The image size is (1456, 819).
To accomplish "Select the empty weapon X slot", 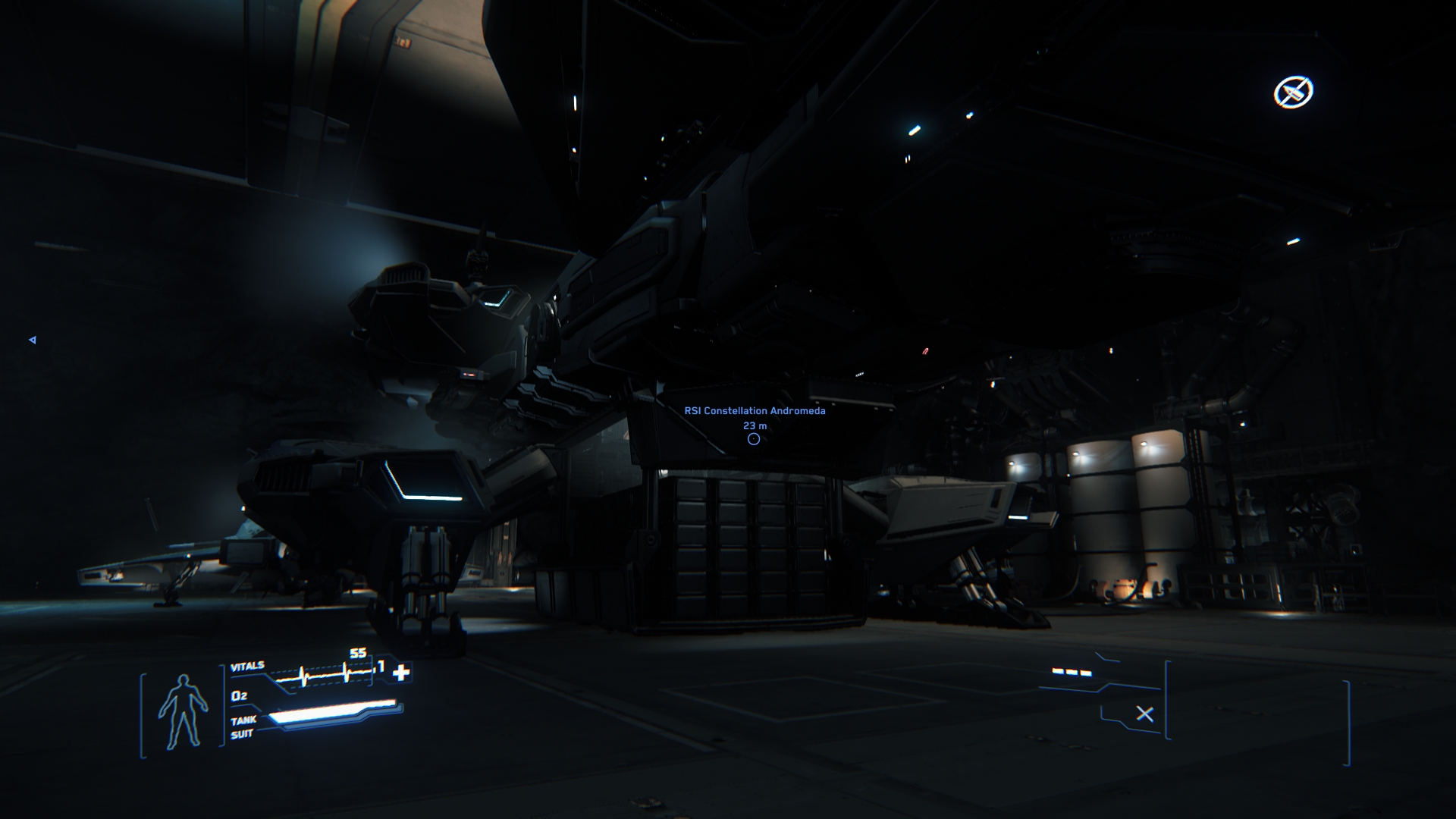I will tap(1144, 714).
